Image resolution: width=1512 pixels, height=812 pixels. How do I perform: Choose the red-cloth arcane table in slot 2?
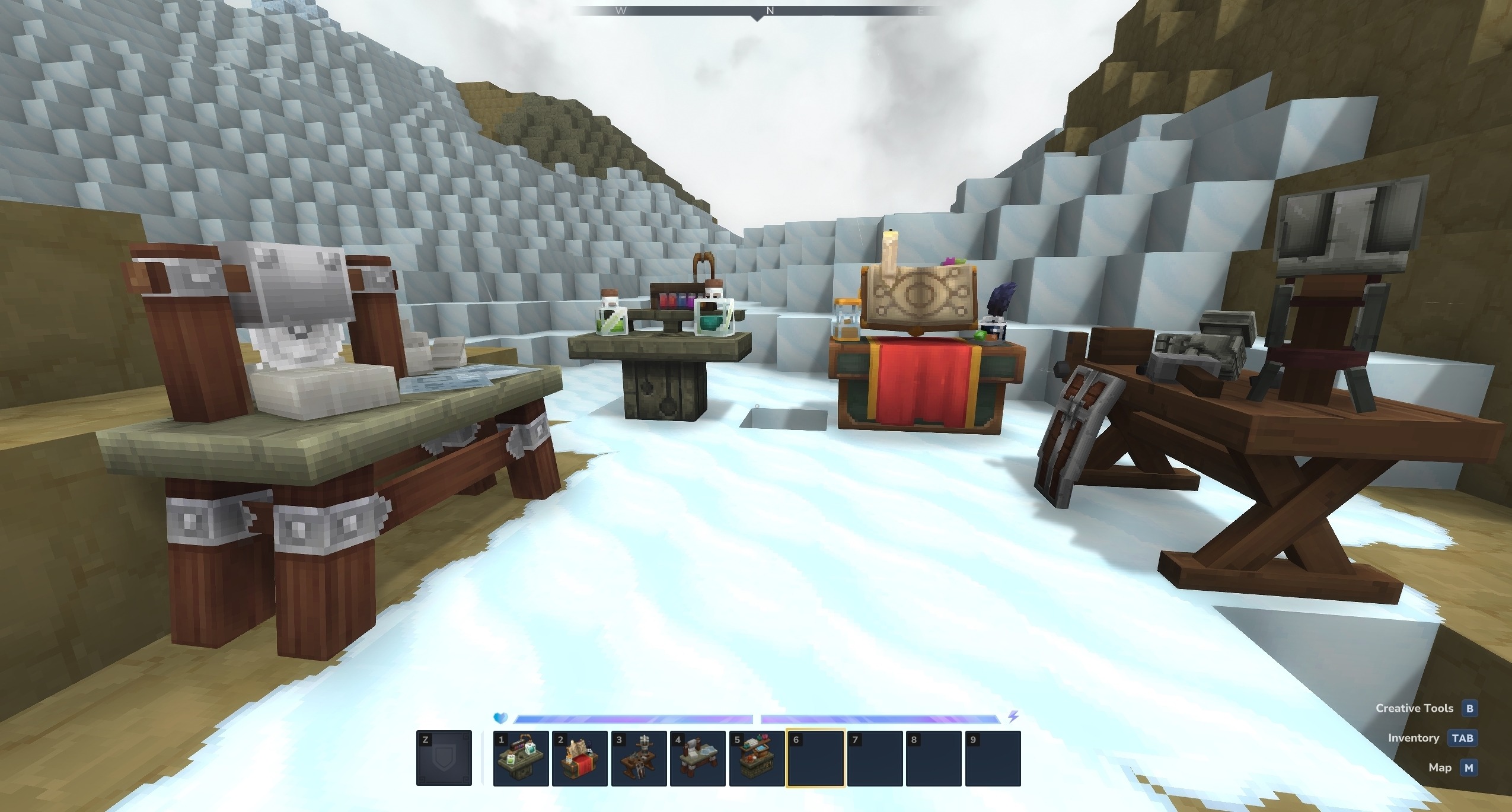coord(579,759)
